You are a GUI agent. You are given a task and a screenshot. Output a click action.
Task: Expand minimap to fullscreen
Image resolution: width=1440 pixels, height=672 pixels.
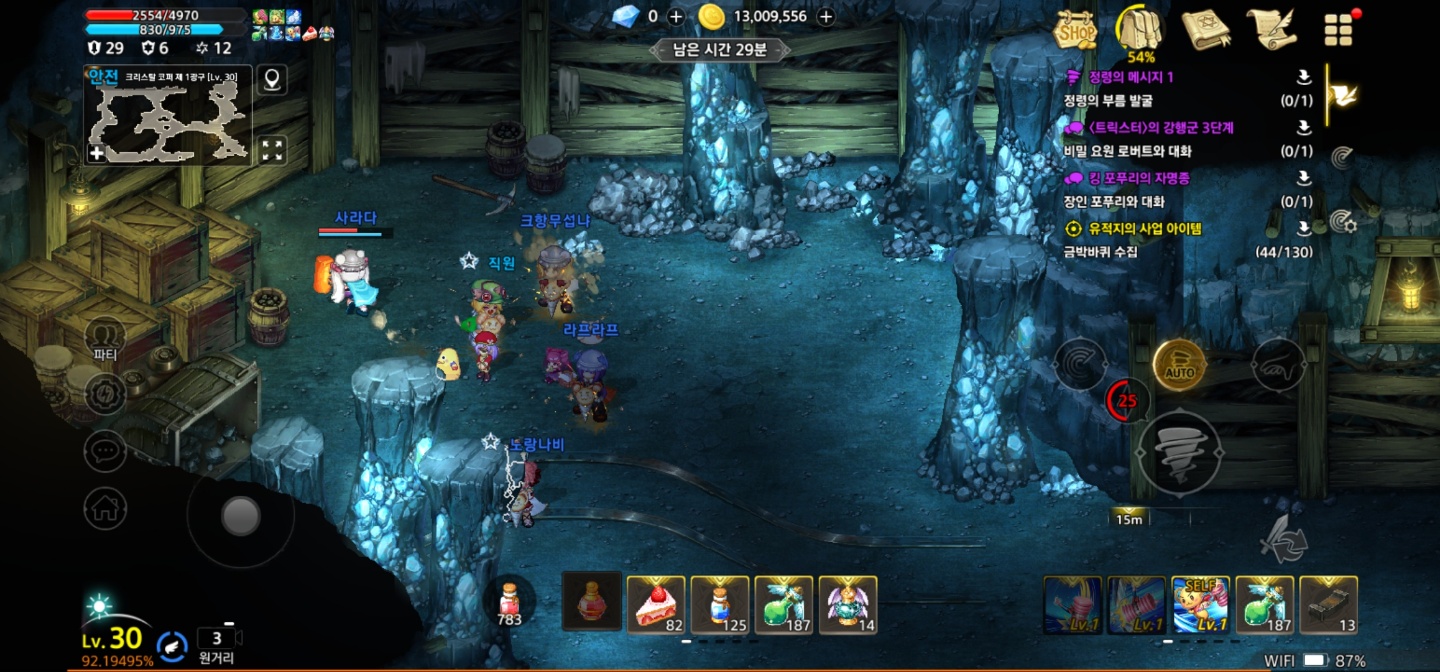tap(272, 151)
